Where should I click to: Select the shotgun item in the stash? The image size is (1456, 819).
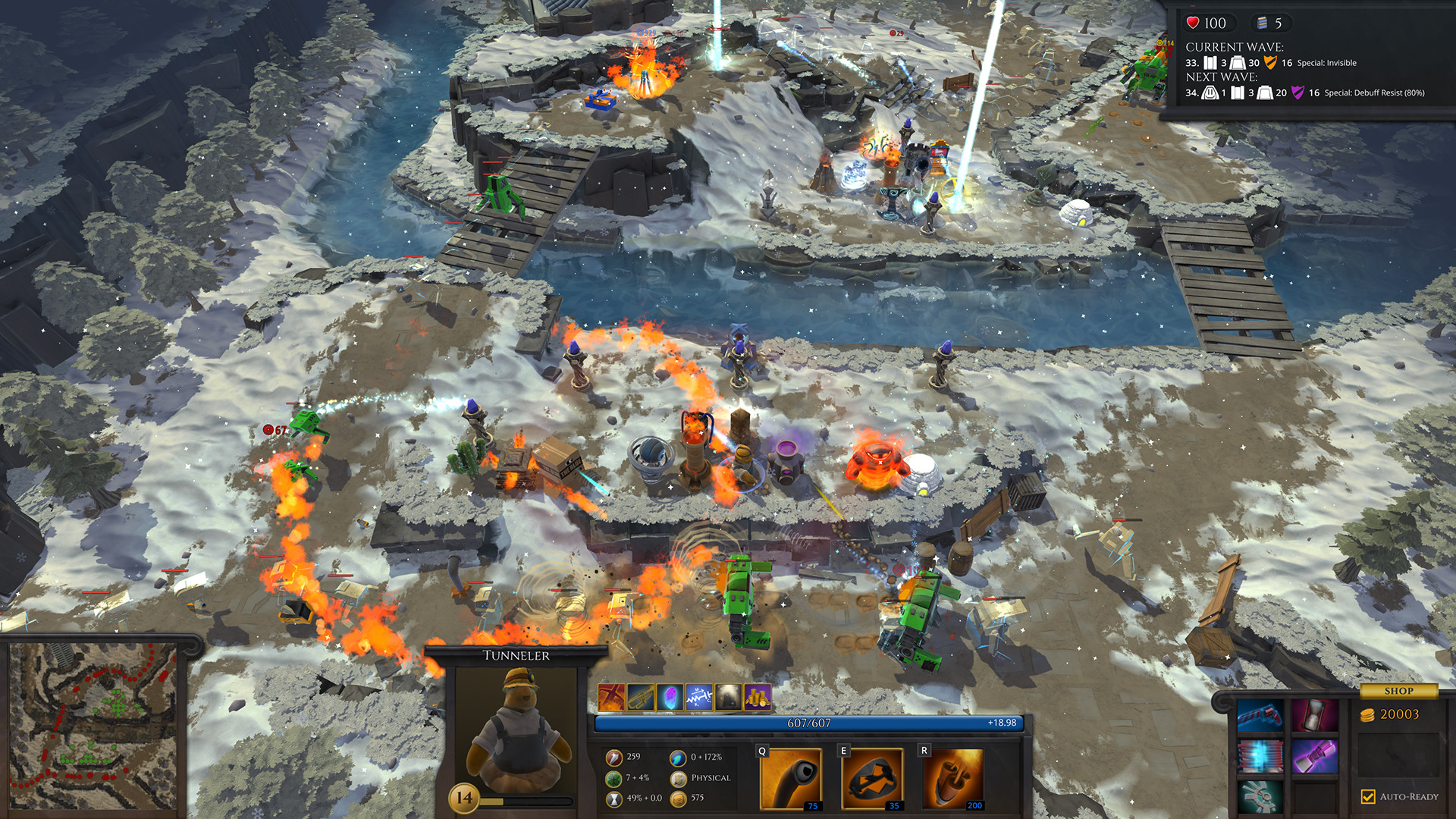pyautogui.click(x=1261, y=717)
